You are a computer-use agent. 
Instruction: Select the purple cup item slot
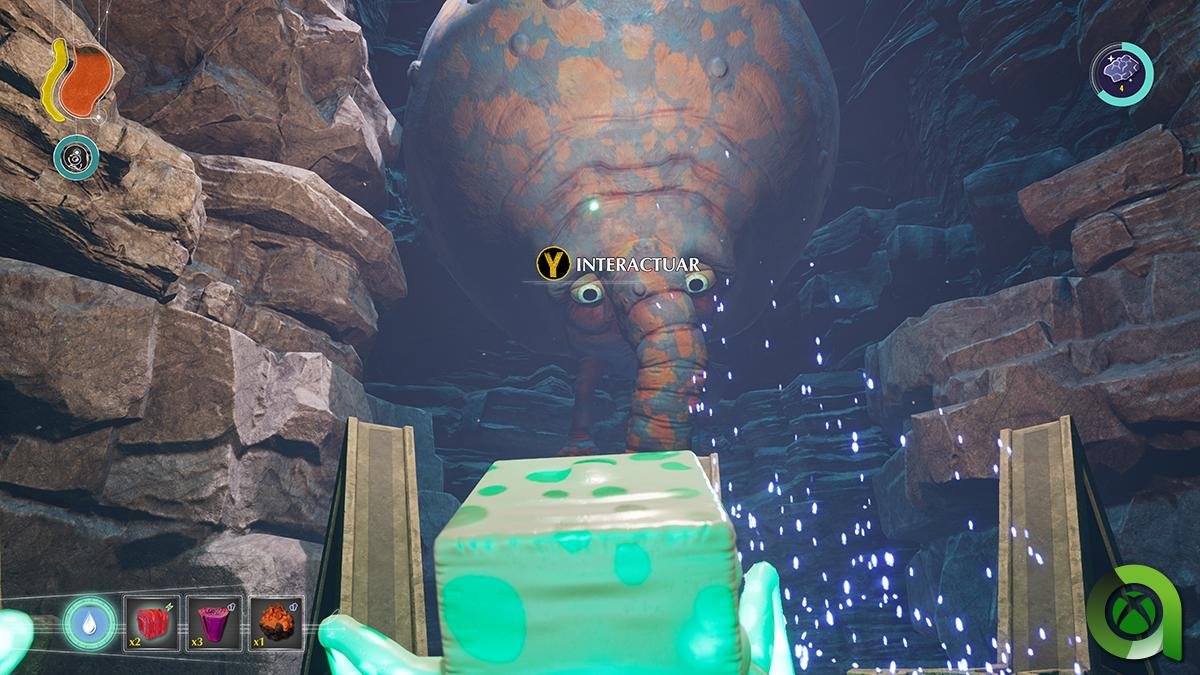(x=213, y=622)
